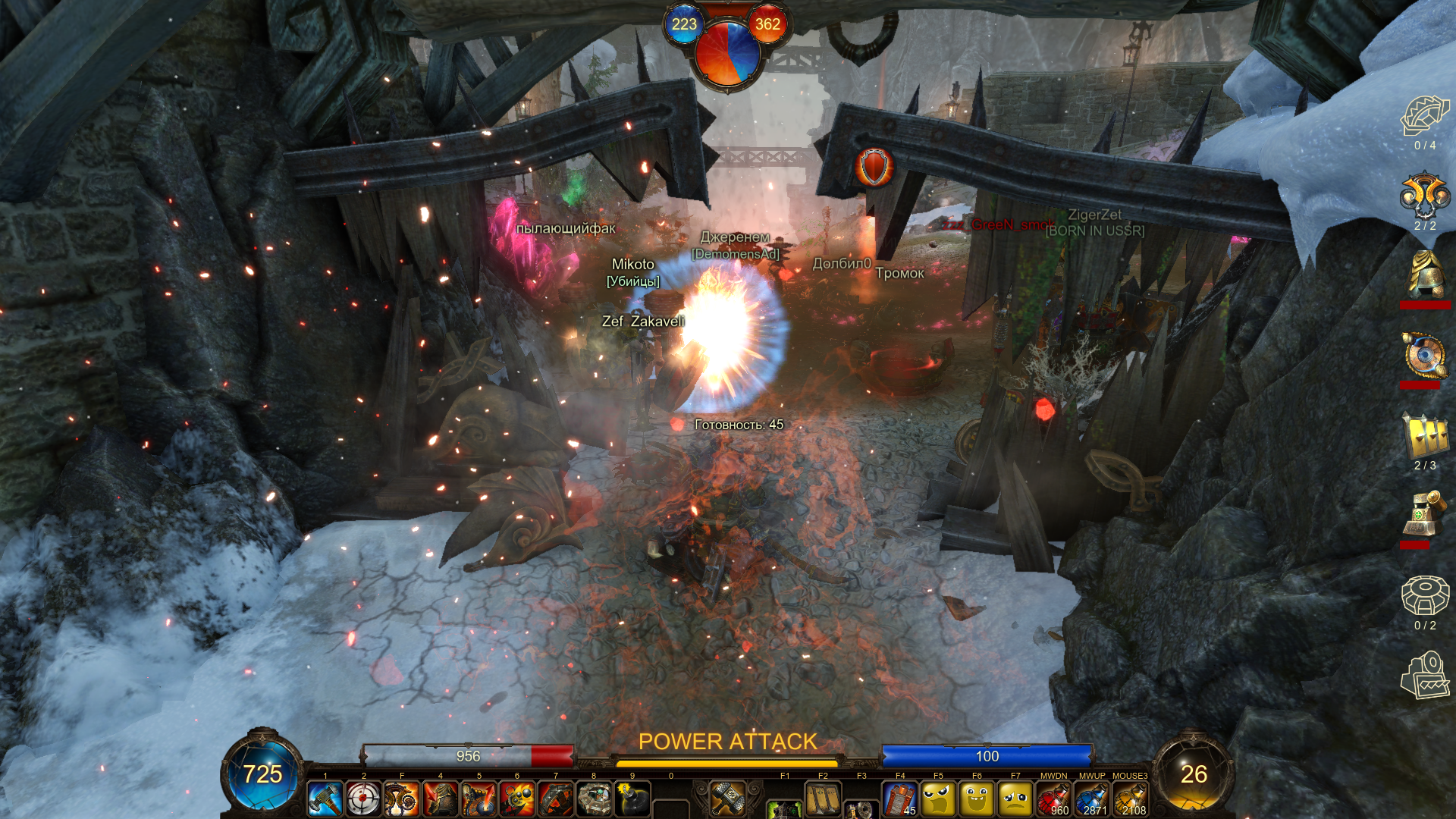This screenshot has height=819, width=1456.
Task: Send the angry face emote
Action: point(939,799)
